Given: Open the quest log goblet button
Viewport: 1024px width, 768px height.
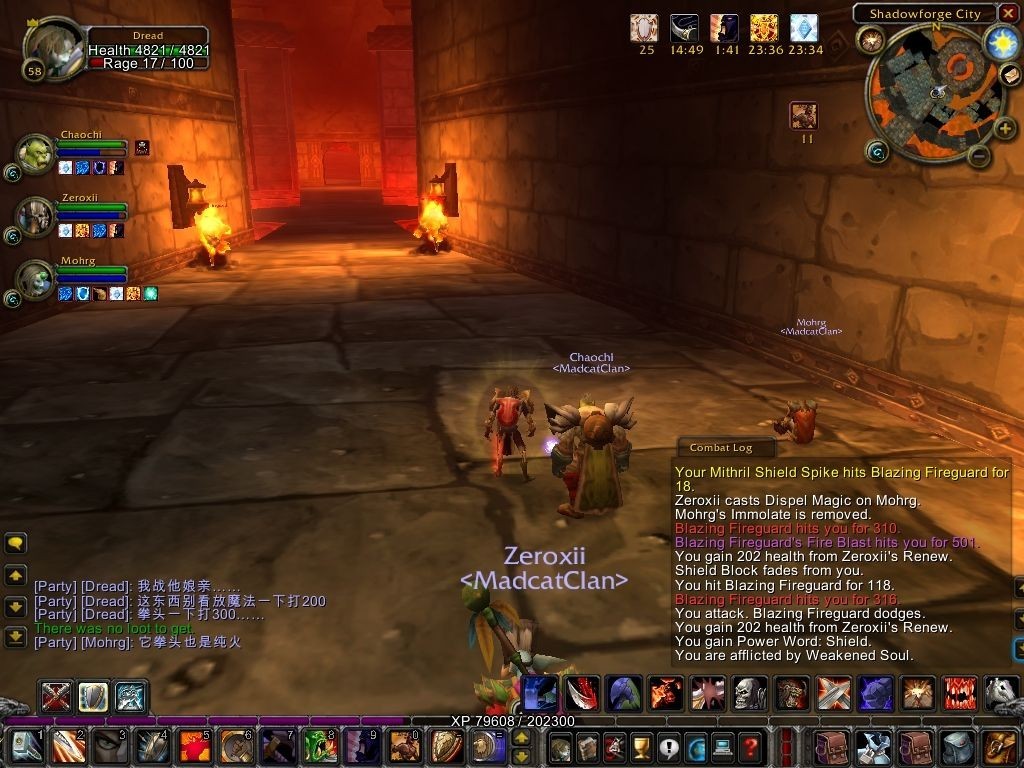Looking at the screenshot, I should click(x=641, y=746).
